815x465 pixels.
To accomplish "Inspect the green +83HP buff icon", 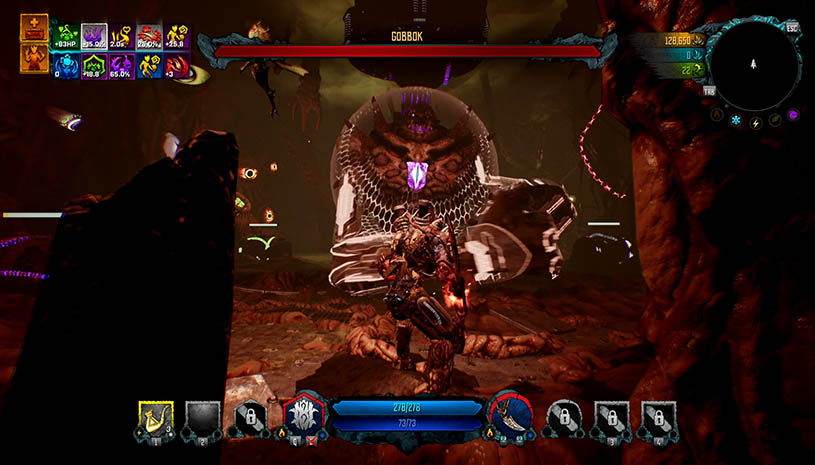I will click(x=66, y=37).
